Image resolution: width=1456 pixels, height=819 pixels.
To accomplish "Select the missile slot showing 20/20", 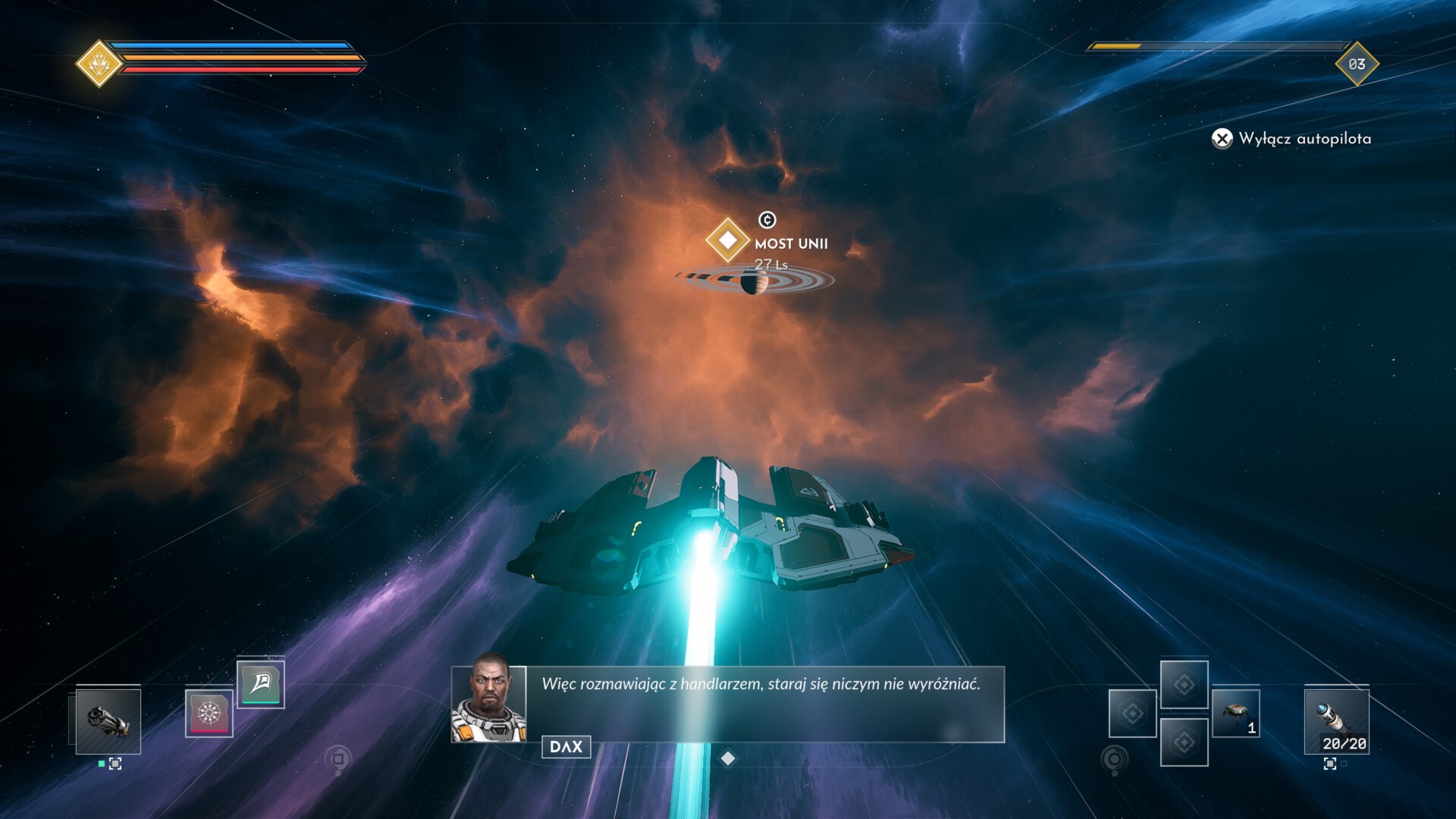I will click(1336, 721).
